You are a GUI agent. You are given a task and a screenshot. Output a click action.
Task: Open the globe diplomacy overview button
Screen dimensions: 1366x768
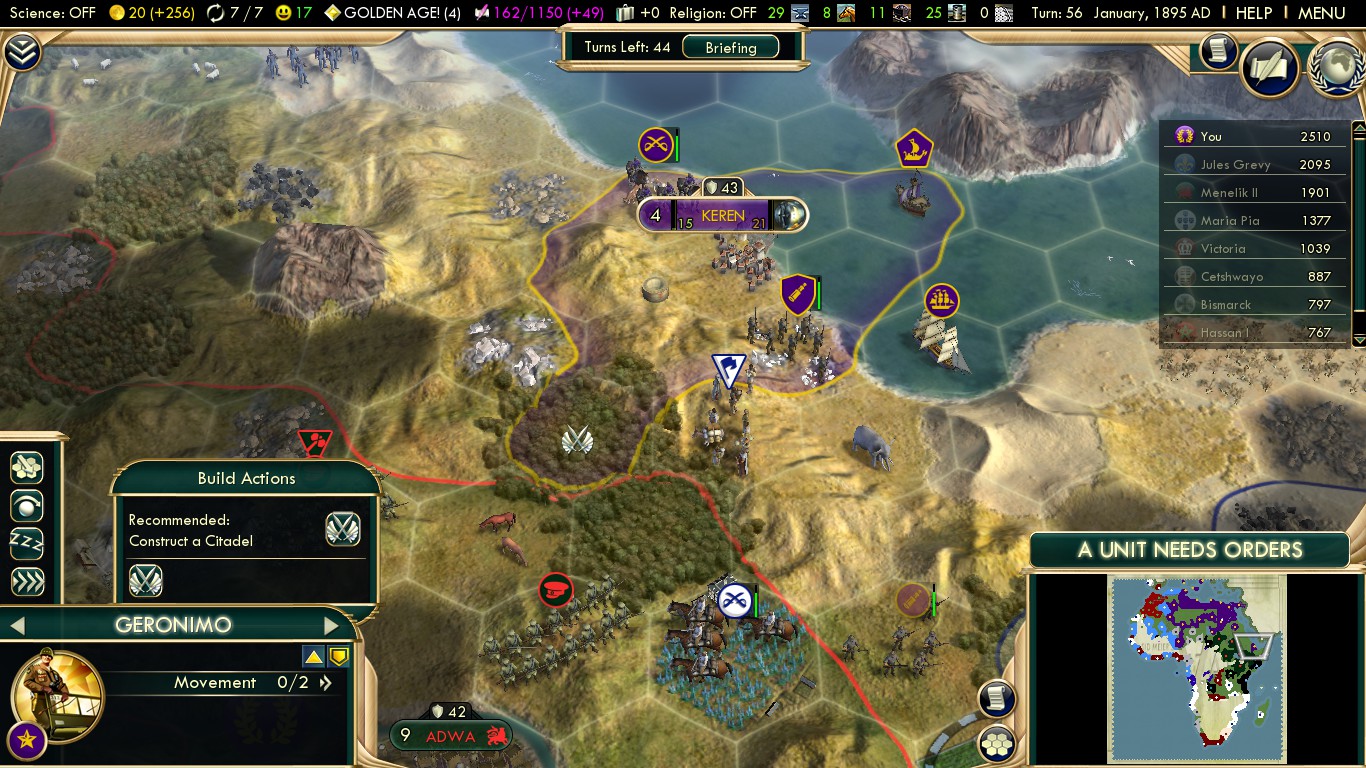(1335, 67)
